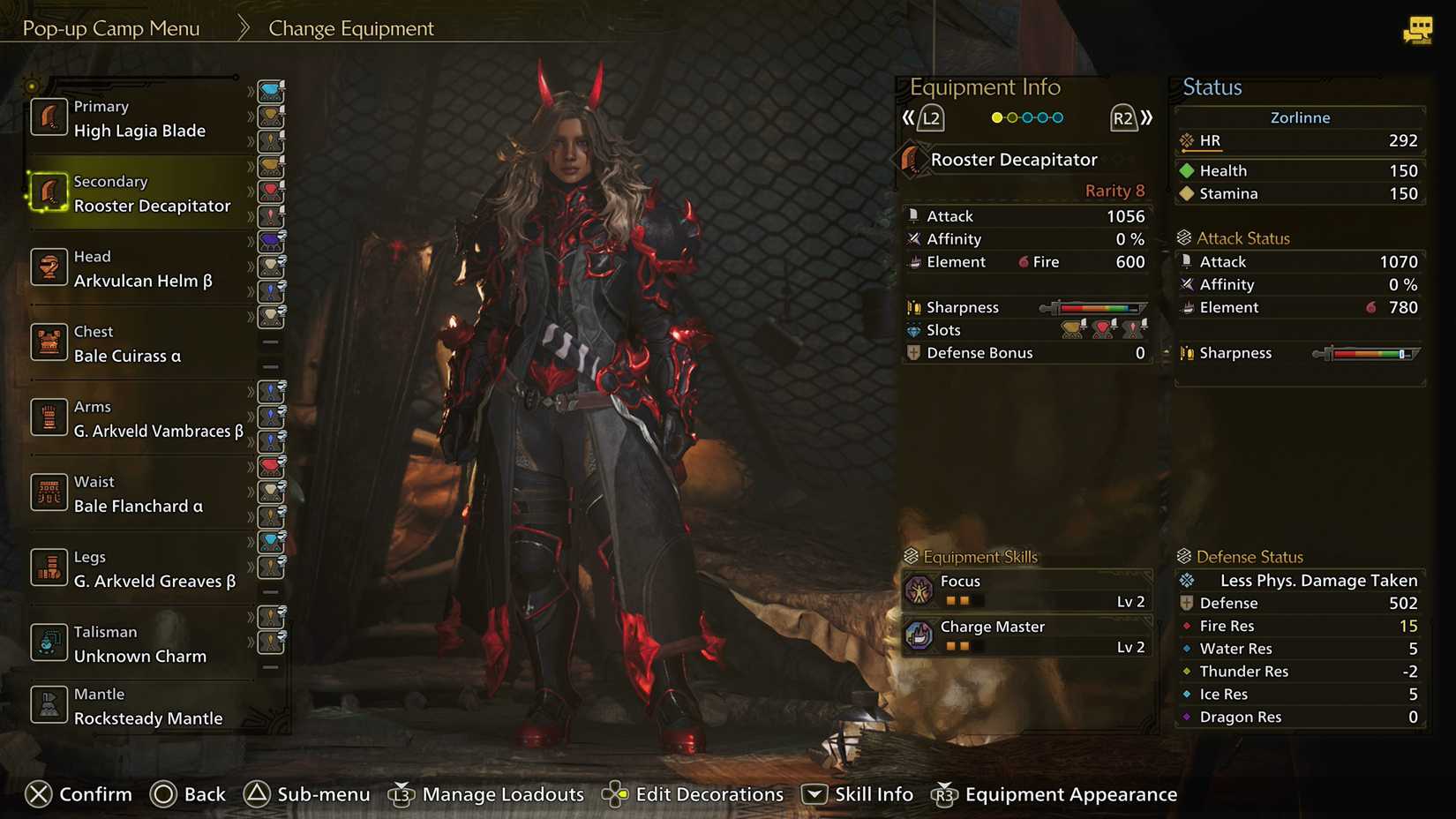This screenshot has height=819, width=1456.
Task: Select the red decoration gem near the Waist slot
Action: point(271,466)
